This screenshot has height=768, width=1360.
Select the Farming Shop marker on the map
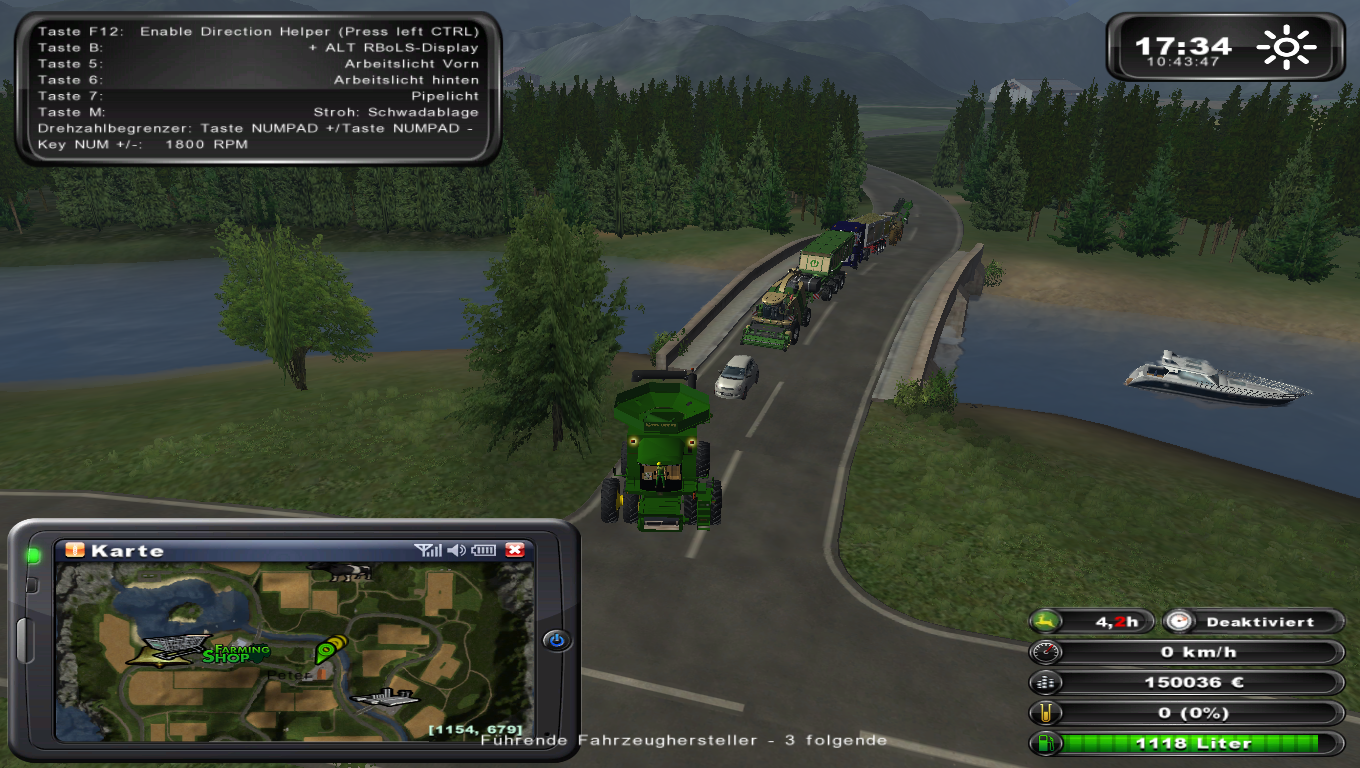pyautogui.click(x=236, y=654)
